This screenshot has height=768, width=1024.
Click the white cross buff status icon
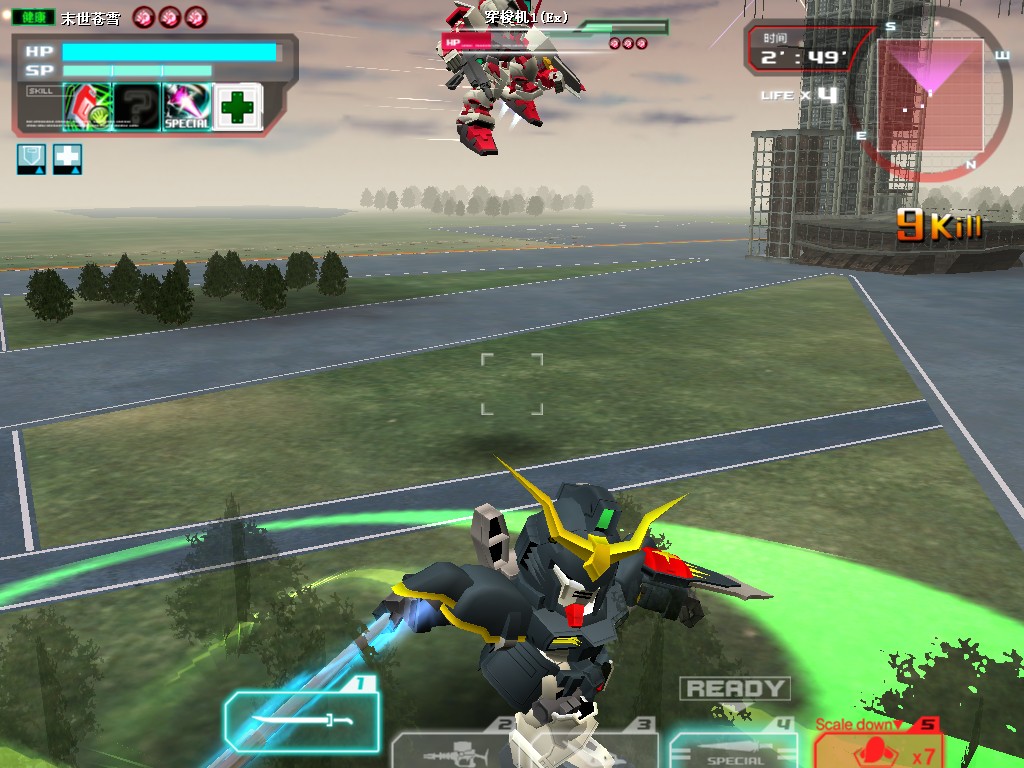[67, 159]
